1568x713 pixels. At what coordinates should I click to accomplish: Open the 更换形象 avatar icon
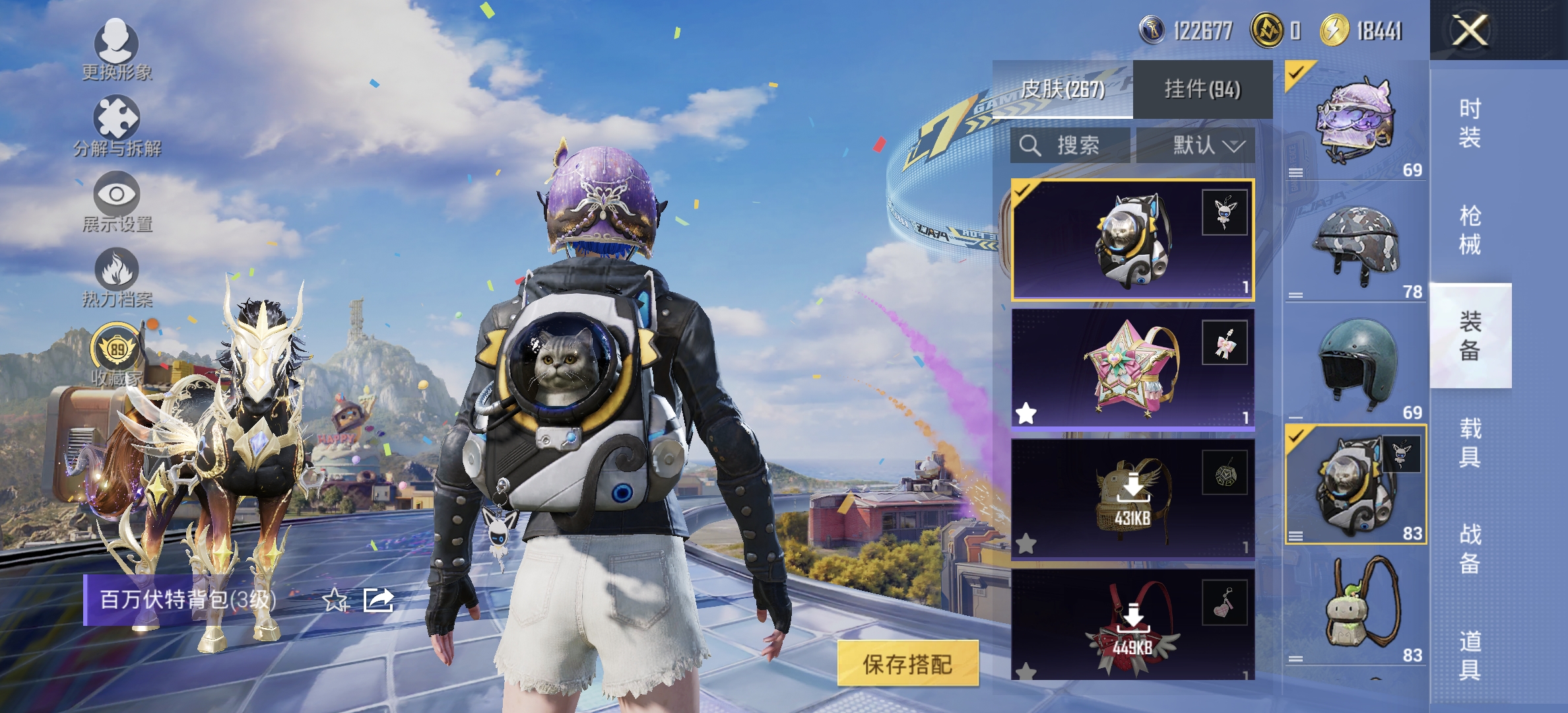click(x=116, y=45)
